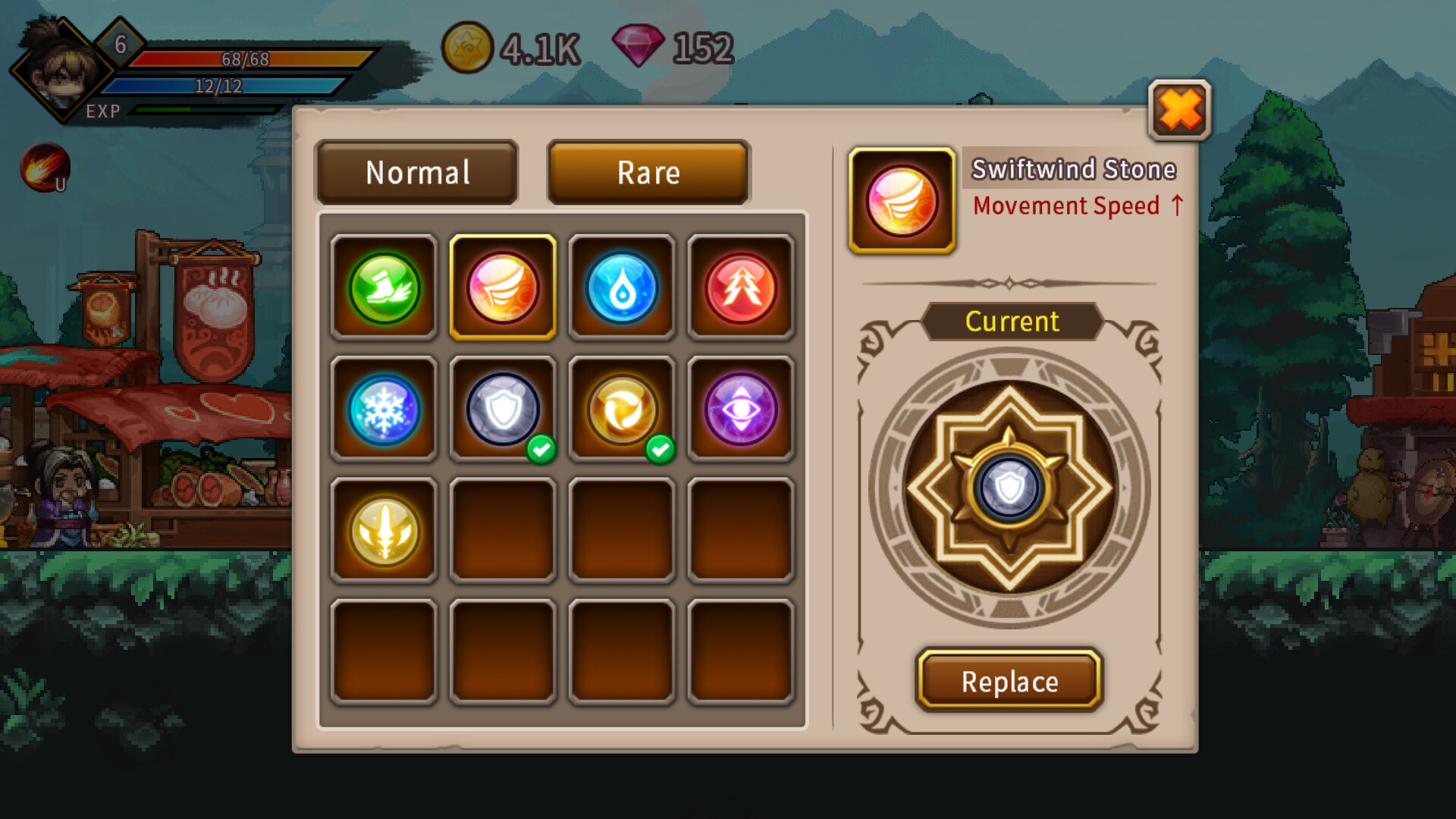Click the Swiftwind Stone preview thumbnail
The width and height of the screenshot is (1456, 819).
click(902, 199)
